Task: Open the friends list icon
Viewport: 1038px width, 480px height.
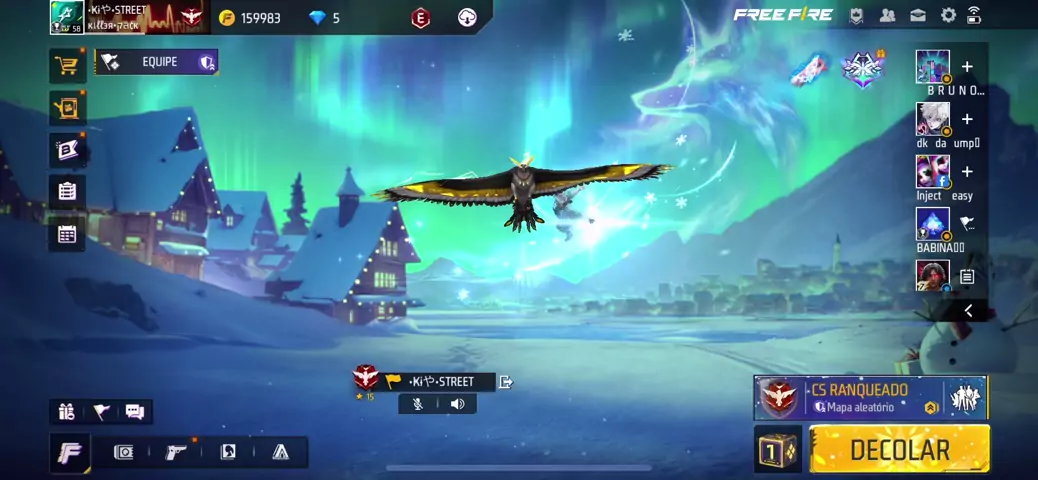Action: (x=887, y=15)
